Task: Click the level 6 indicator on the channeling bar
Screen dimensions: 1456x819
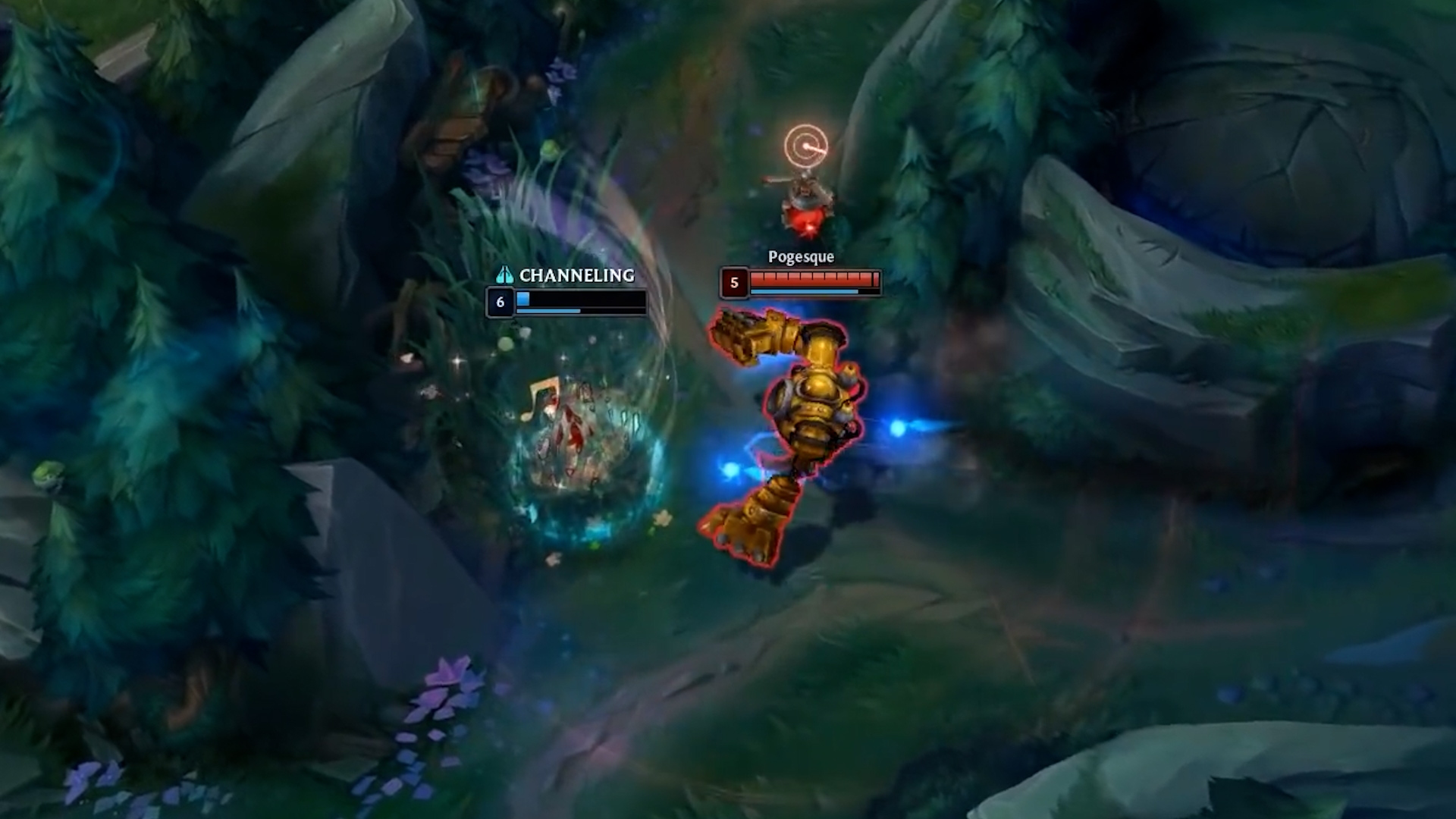Action: (x=500, y=302)
